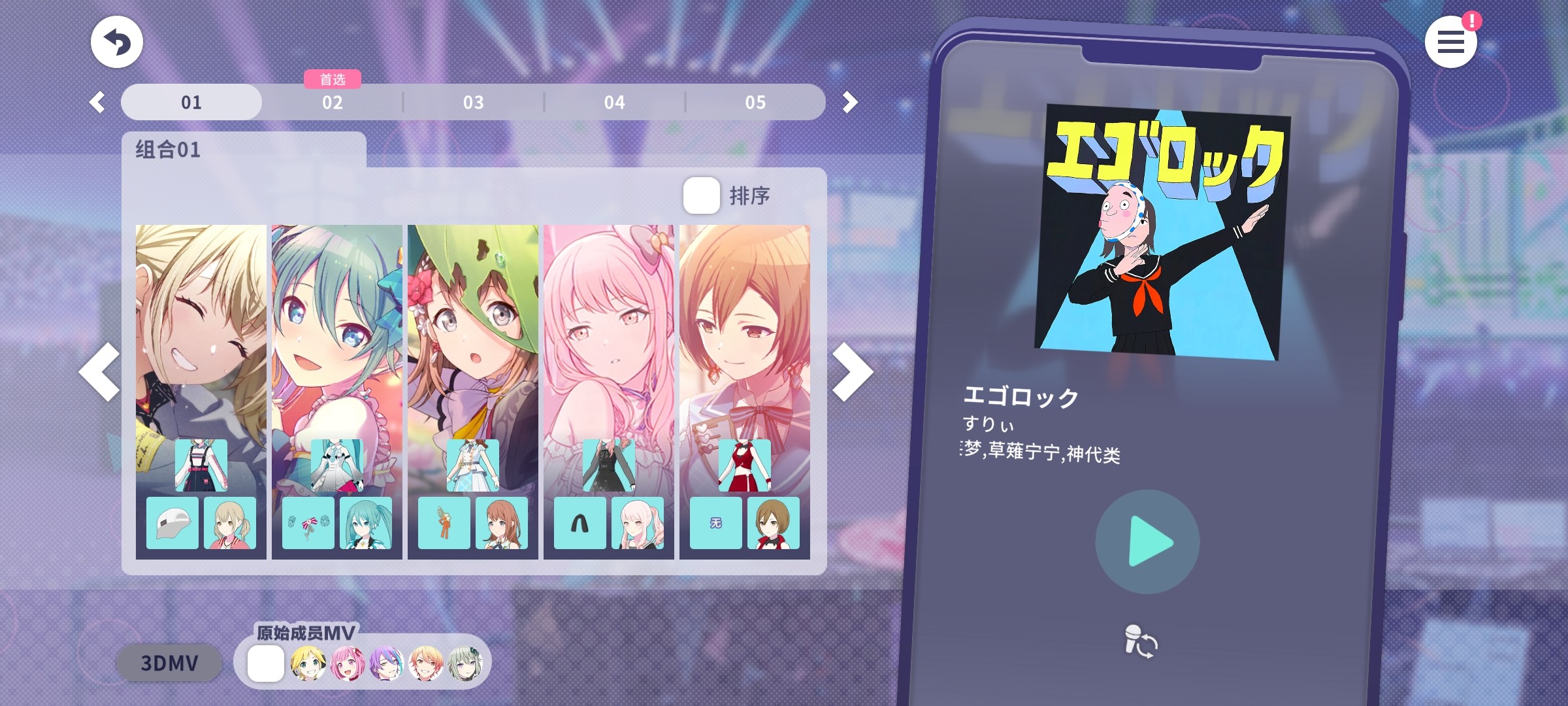Viewport: 1568px width, 706px height.
Task: Select team tab 04
Action: tap(614, 102)
